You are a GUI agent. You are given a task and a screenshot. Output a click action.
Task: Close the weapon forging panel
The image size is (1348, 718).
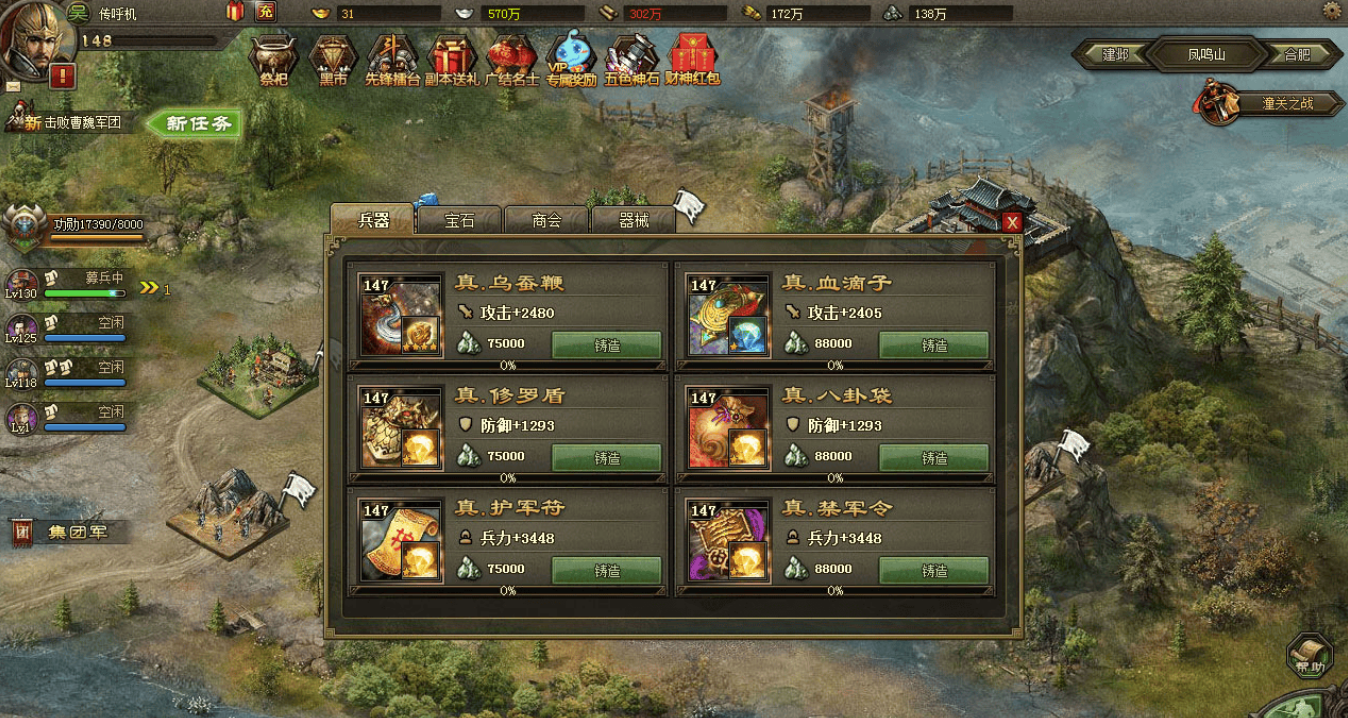pos(1012,222)
